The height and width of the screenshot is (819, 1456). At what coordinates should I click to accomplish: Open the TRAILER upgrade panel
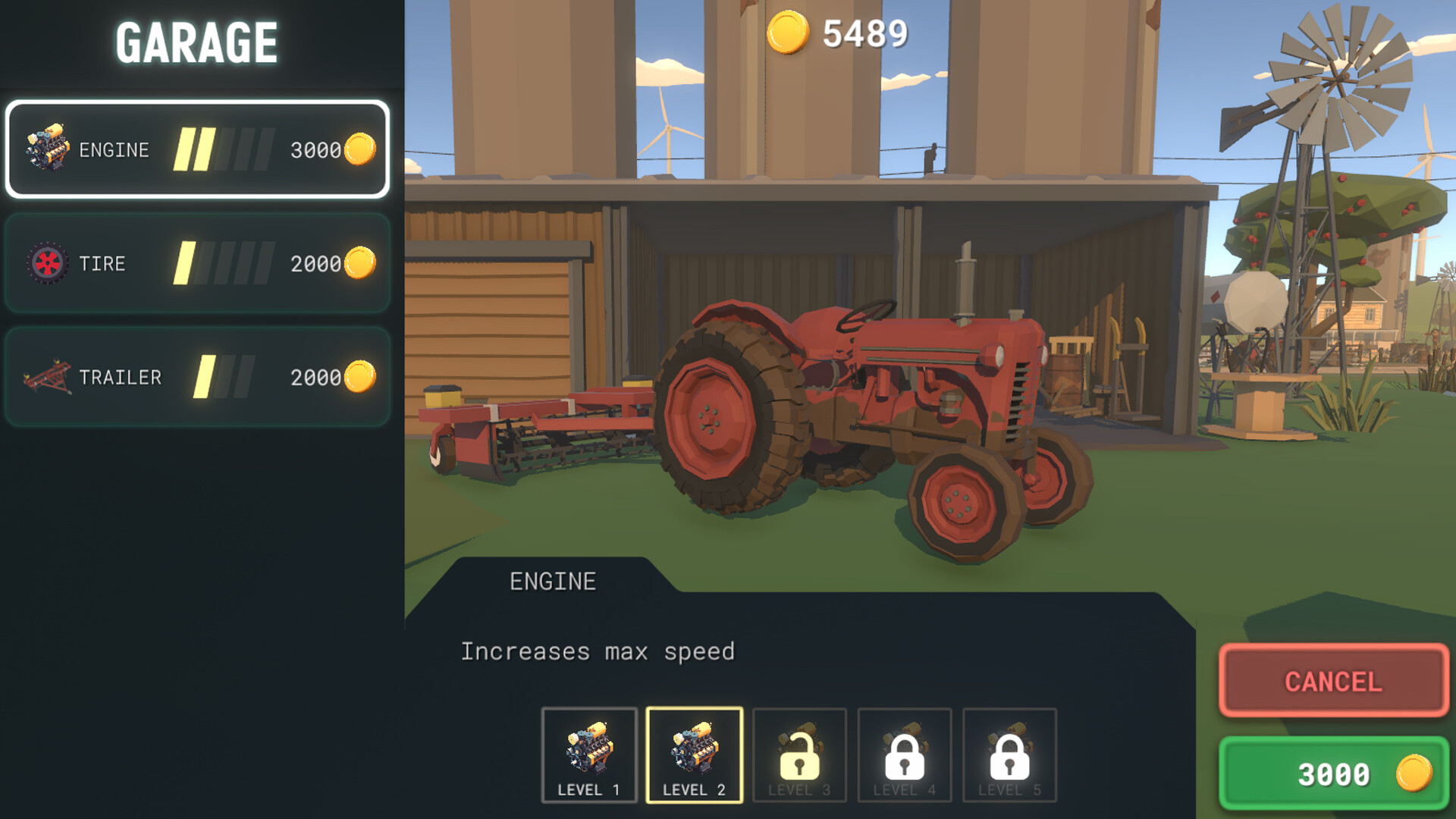tap(197, 377)
